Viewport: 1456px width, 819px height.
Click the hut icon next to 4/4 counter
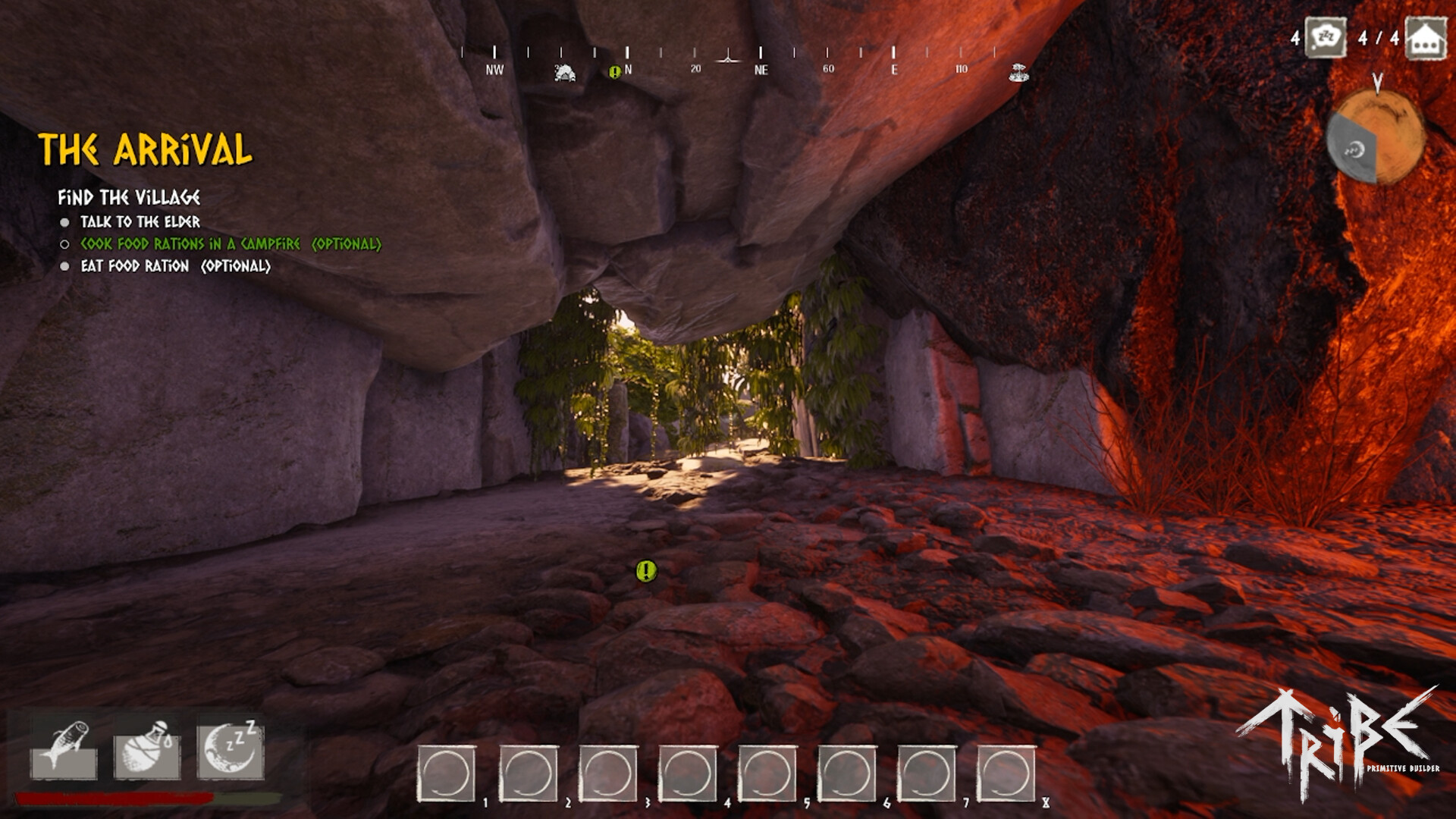pos(1425,36)
